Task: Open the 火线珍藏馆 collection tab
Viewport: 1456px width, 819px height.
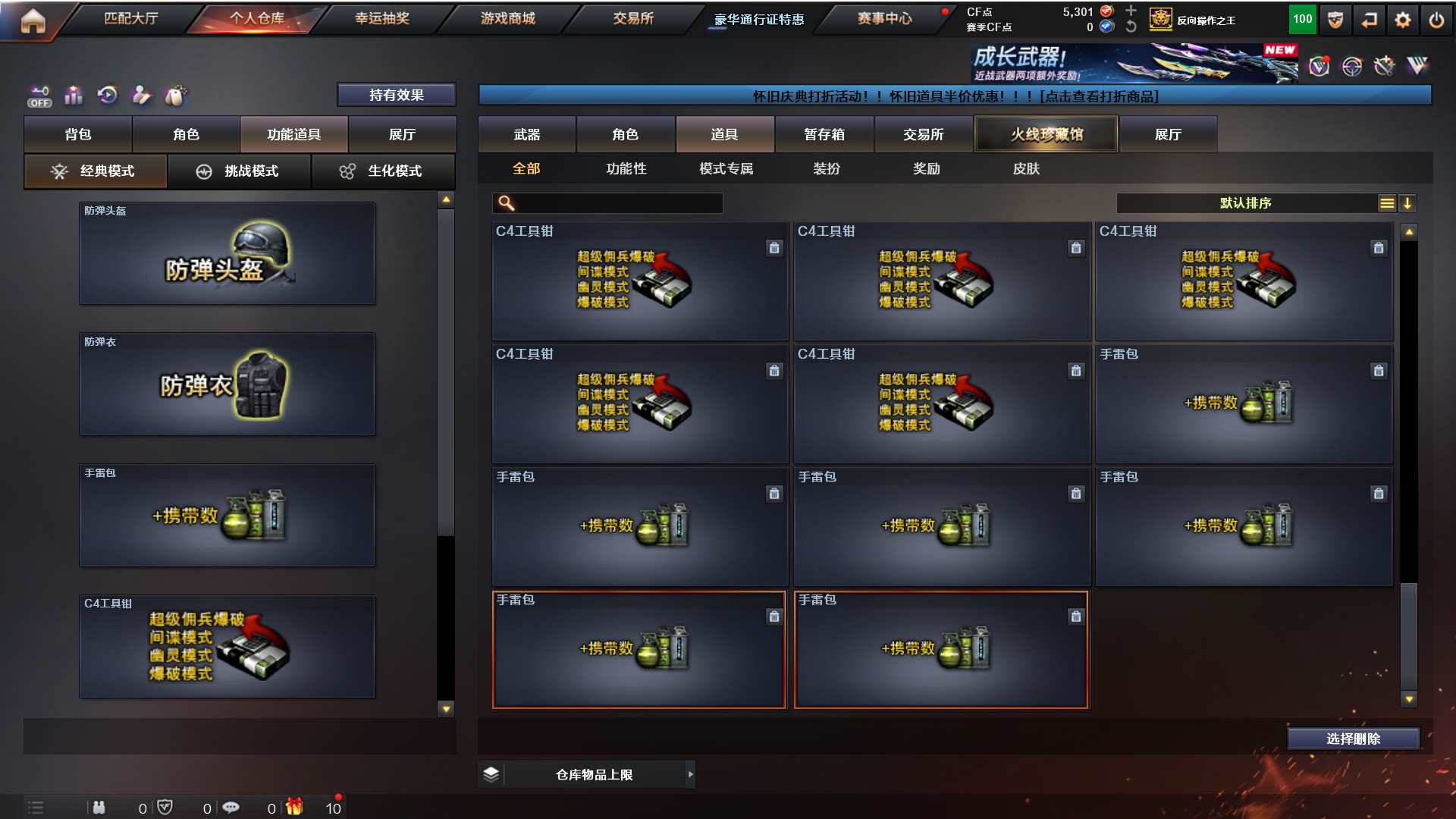Action: (1046, 134)
